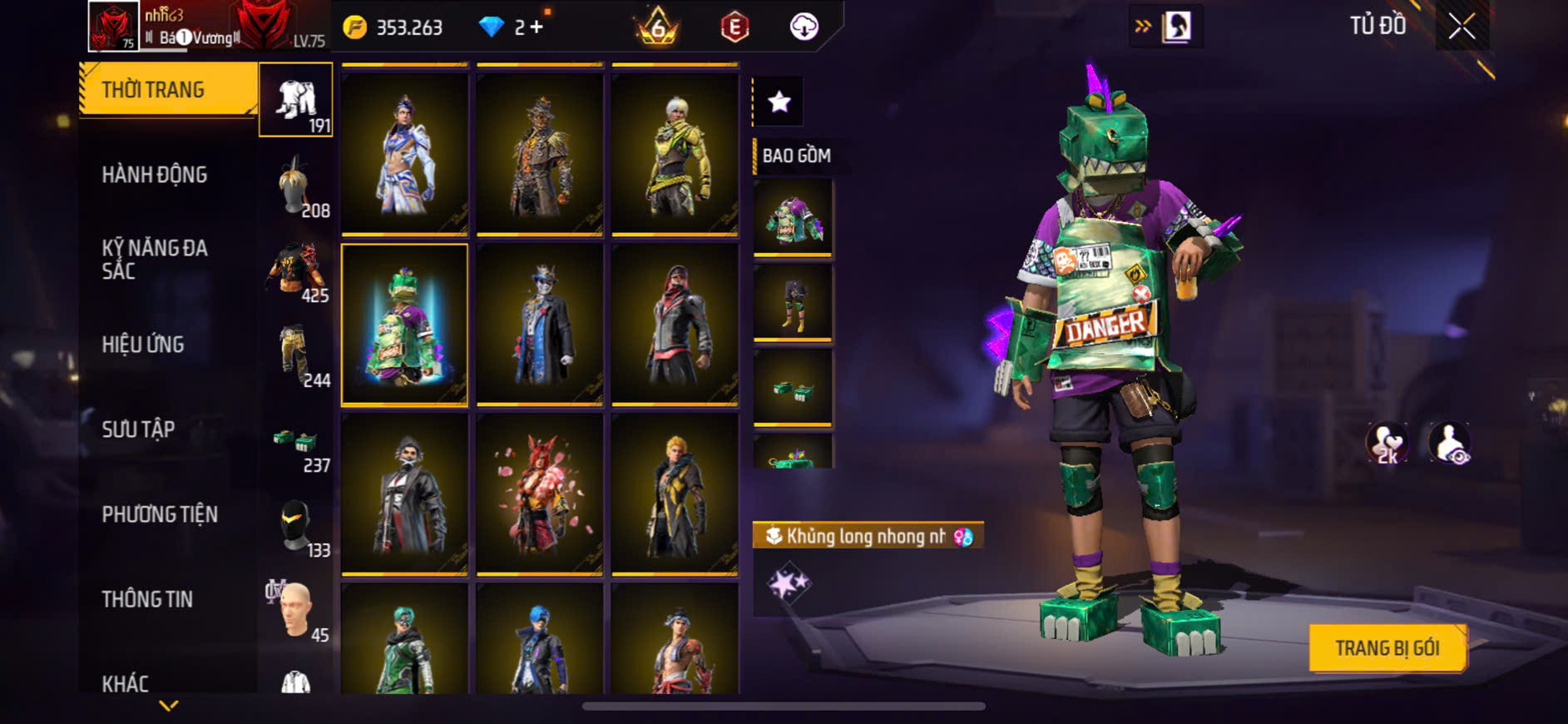Toggle the character view eye icon

(1450, 443)
